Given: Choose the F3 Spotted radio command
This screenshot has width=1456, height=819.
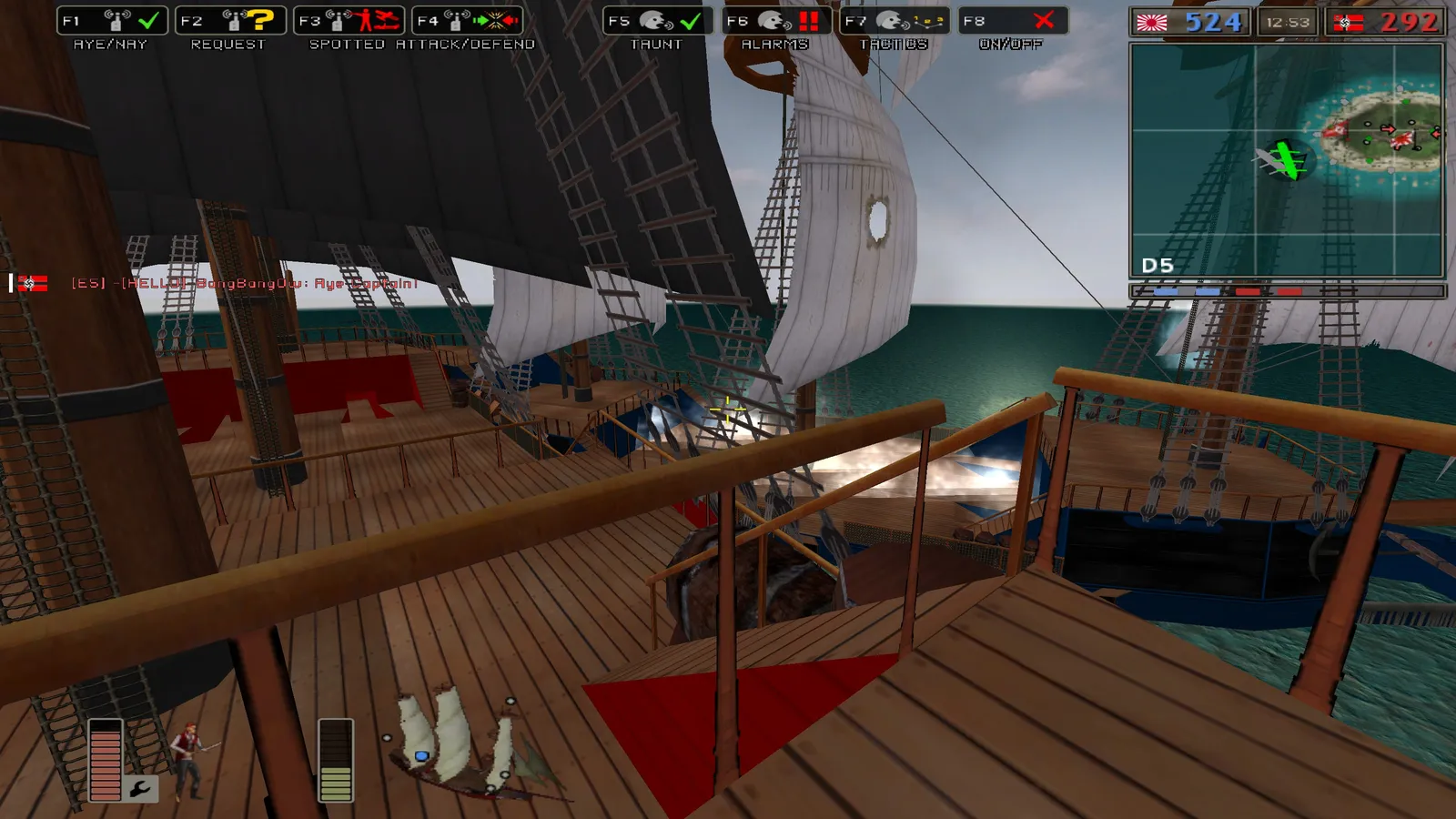Looking at the screenshot, I should pyautogui.click(x=349, y=21).
